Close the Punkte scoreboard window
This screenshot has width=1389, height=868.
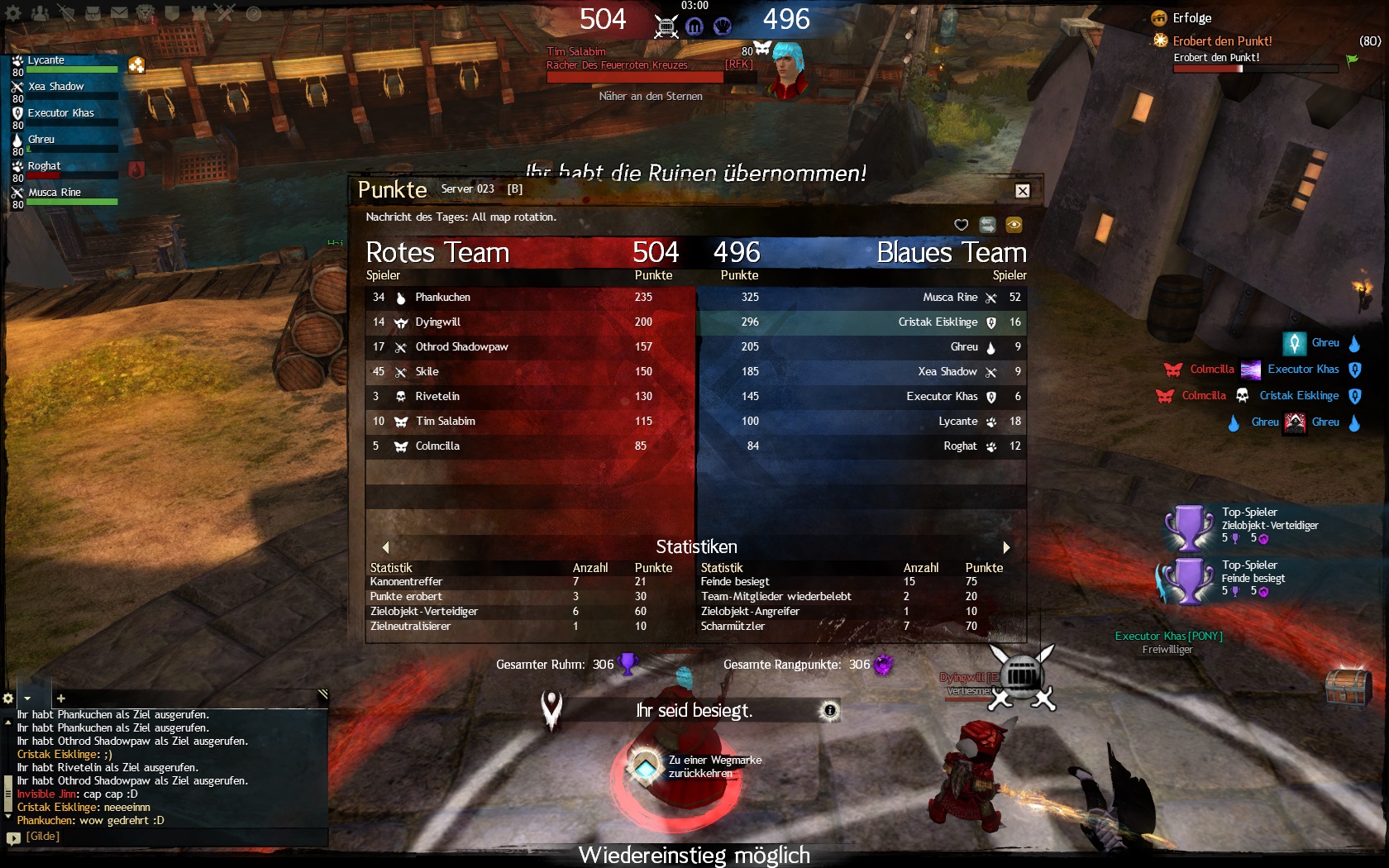coord(1023,191)
